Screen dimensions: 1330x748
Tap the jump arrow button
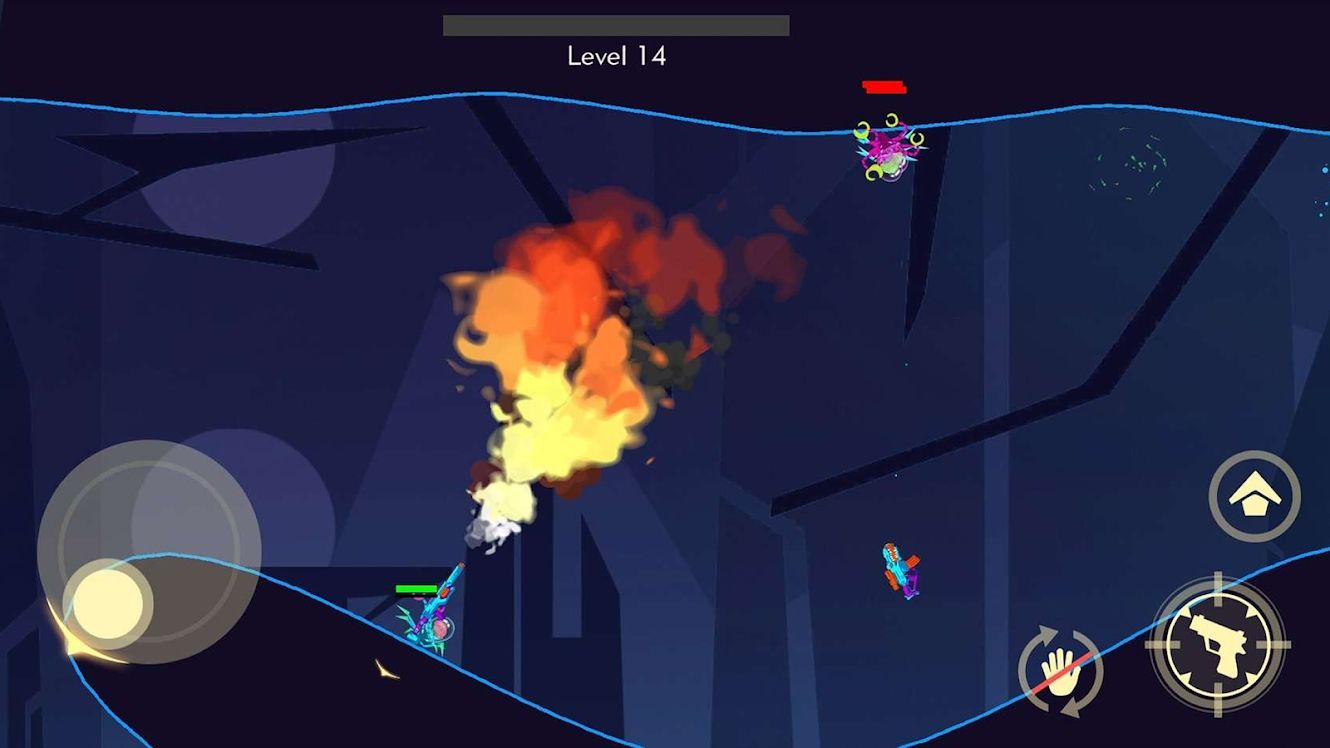(x=1254, y=496)
